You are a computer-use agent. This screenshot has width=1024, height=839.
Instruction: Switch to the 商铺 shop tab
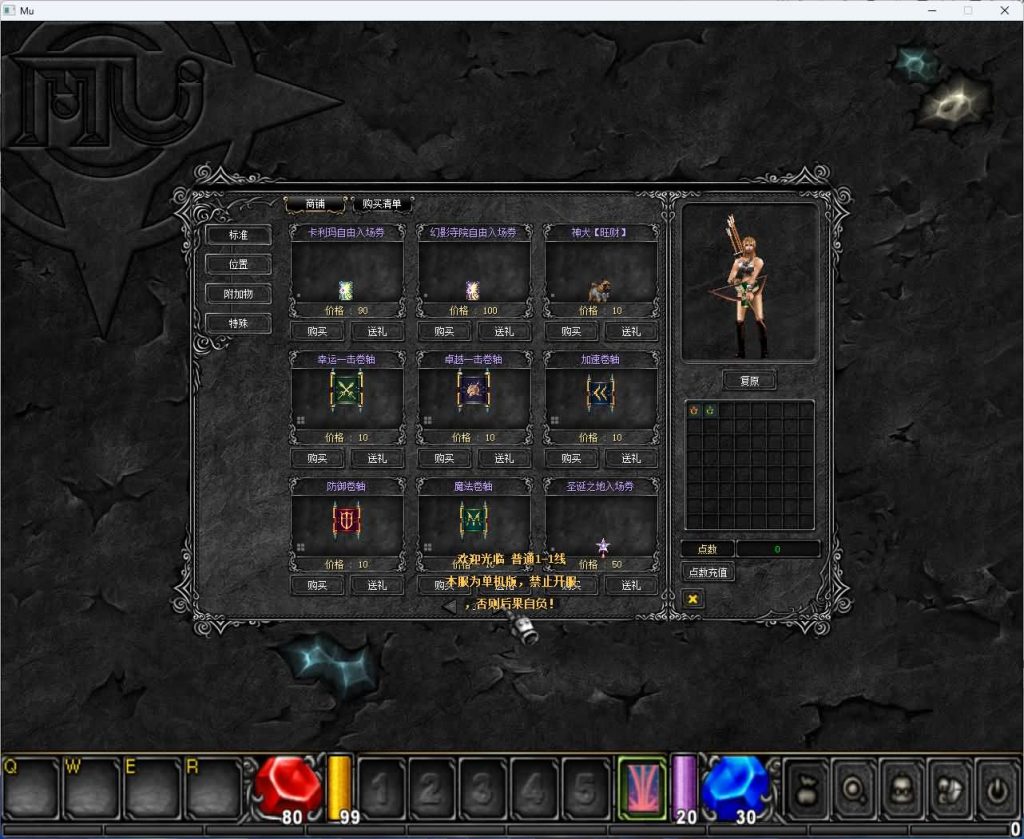[315, 204]
